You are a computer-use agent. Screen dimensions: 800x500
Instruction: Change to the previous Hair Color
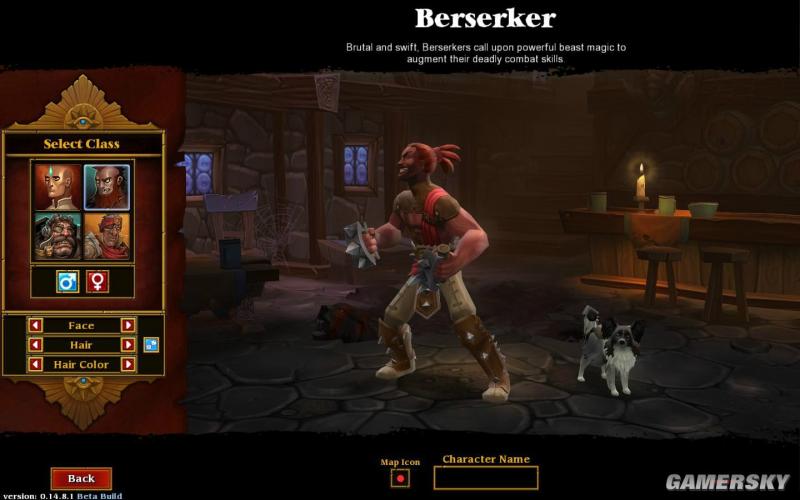(x=35, y=365)
